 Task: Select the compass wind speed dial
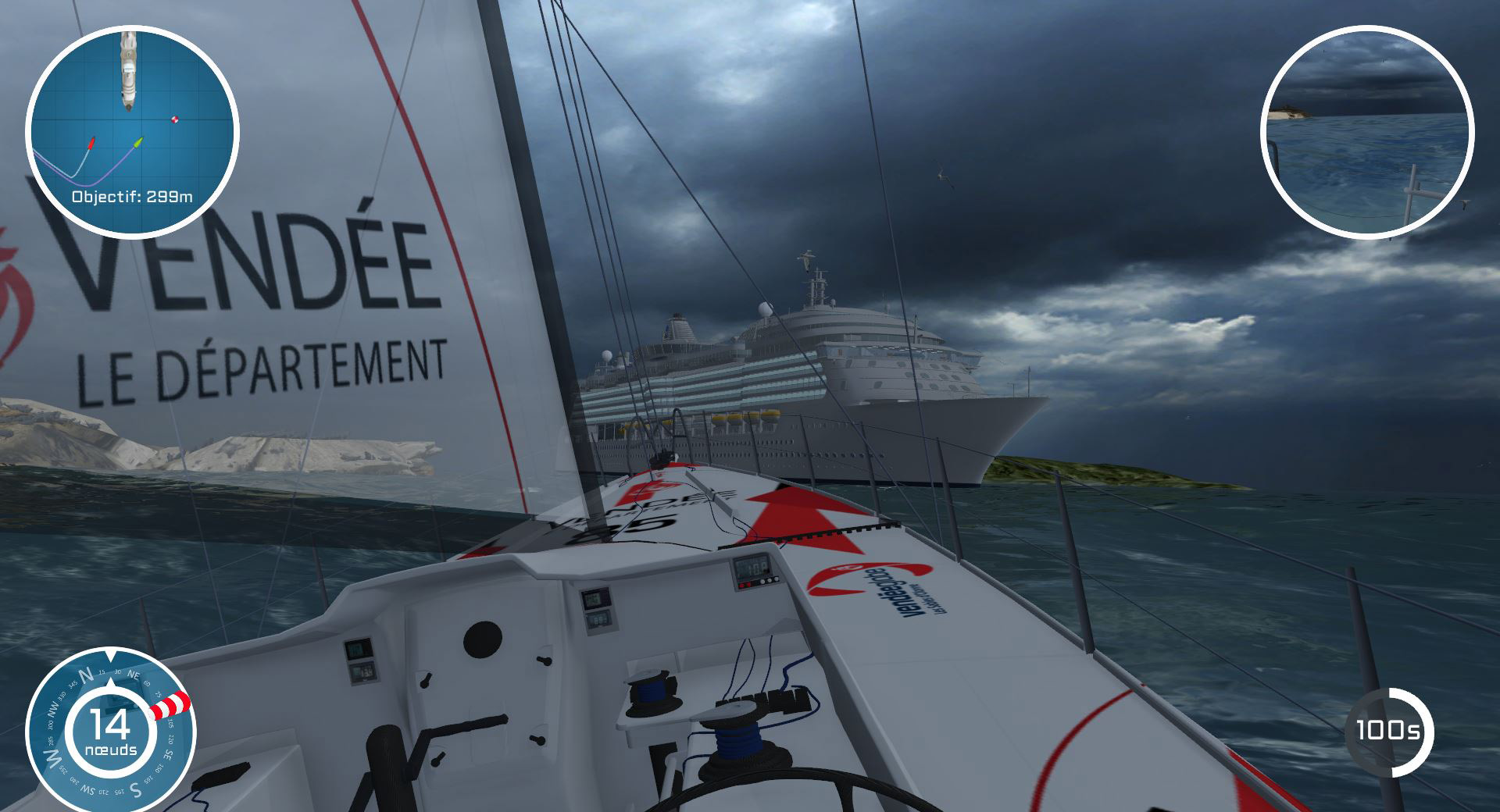(111, 731)
